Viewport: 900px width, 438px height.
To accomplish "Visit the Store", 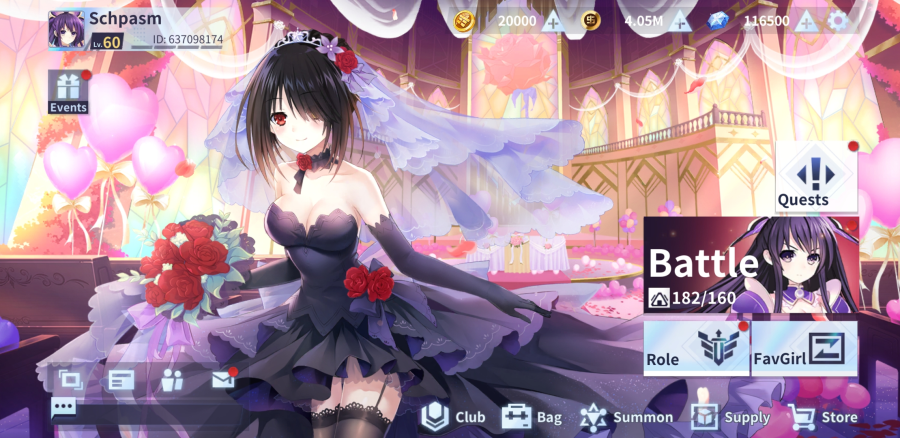I will point(823,417).
